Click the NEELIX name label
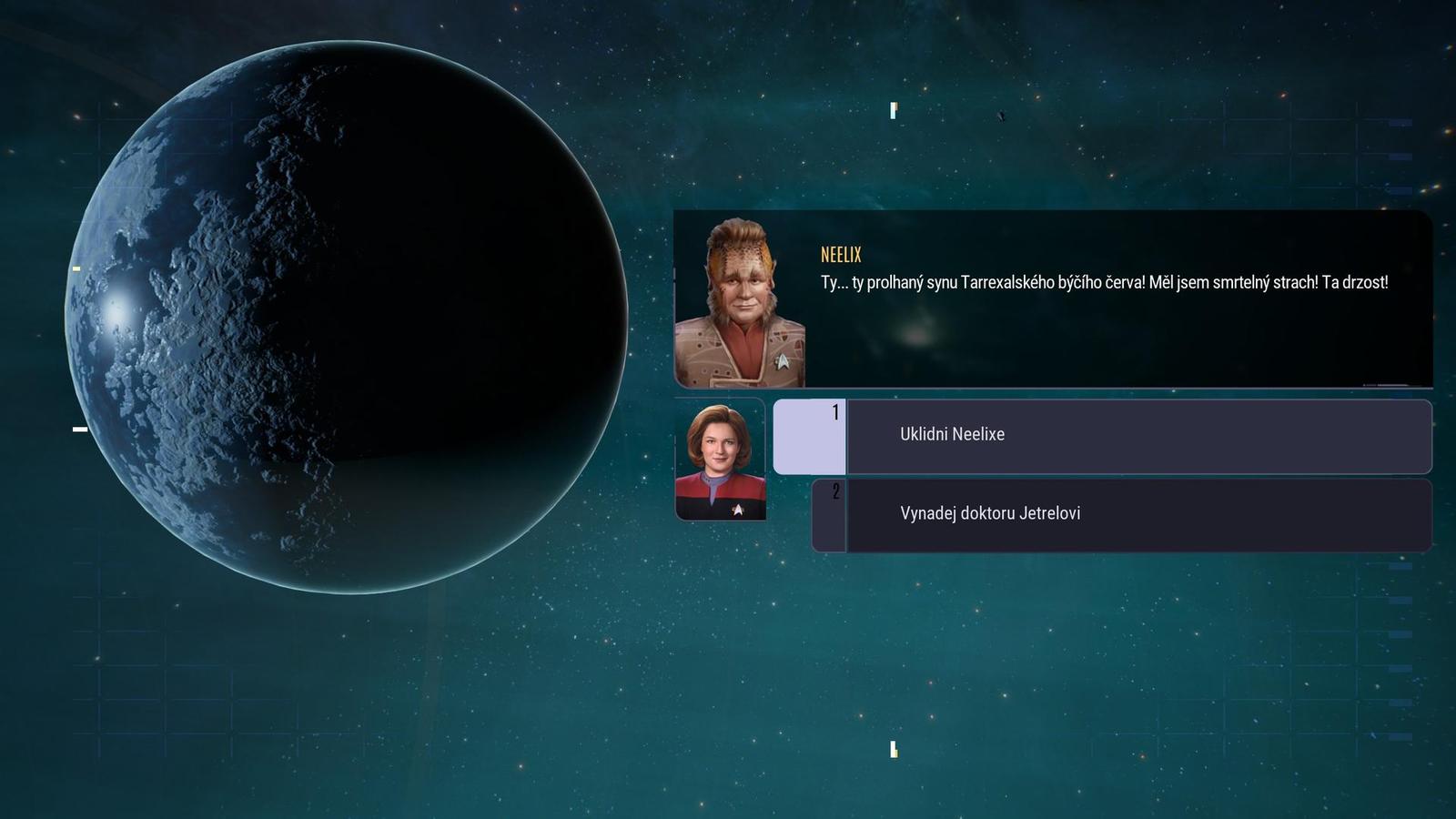Screen dimensions: 1456x819 point(841,256)
